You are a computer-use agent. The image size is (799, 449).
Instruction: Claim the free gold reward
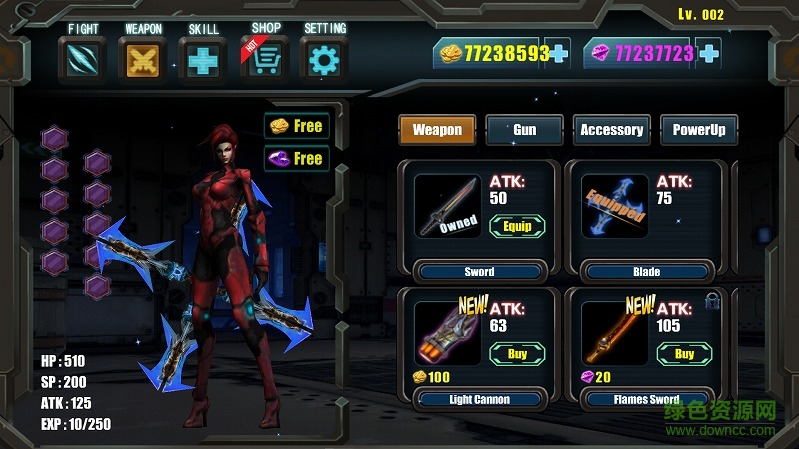297,126
